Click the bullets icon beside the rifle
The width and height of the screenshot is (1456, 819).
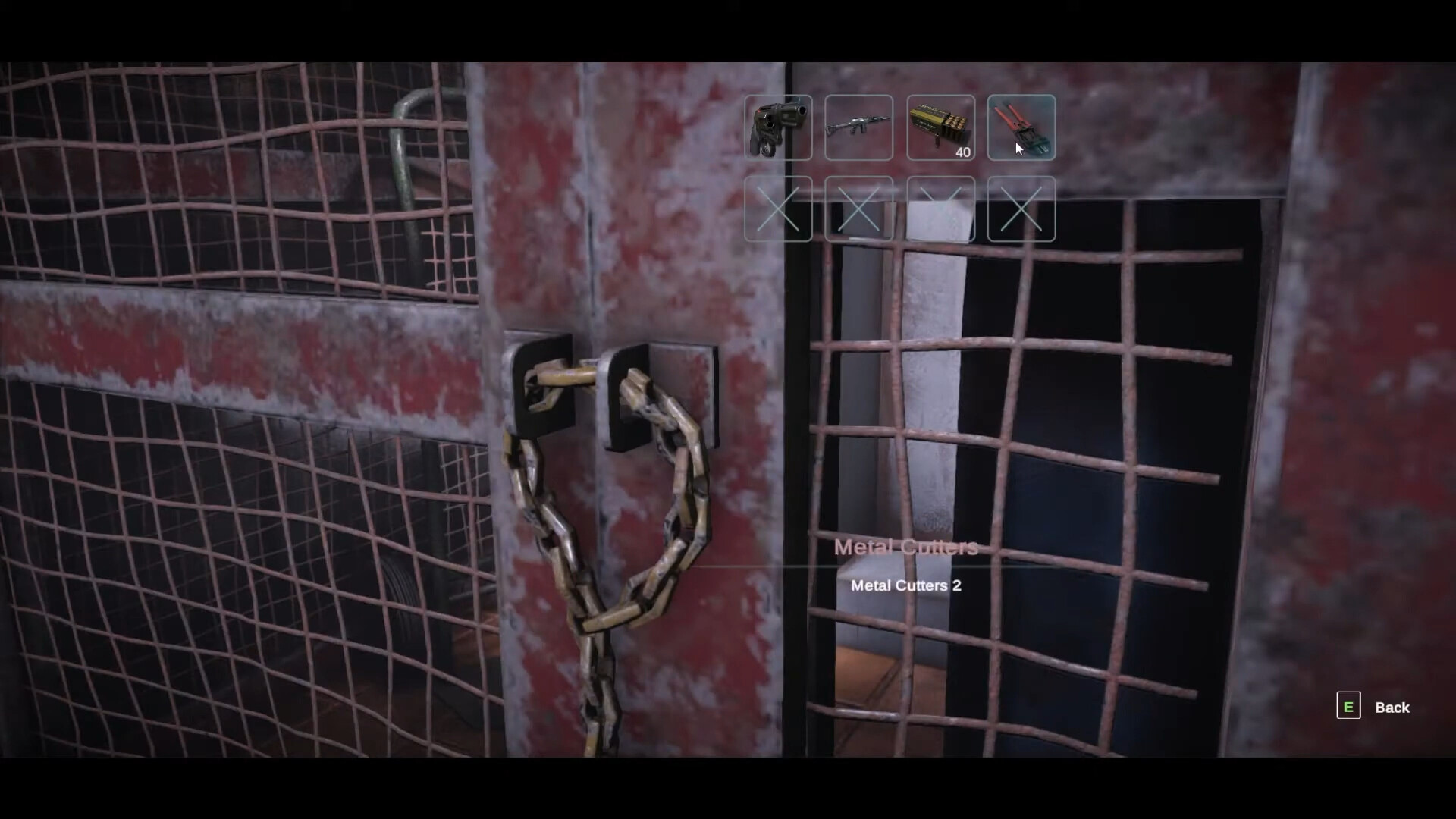pos(940,127)
